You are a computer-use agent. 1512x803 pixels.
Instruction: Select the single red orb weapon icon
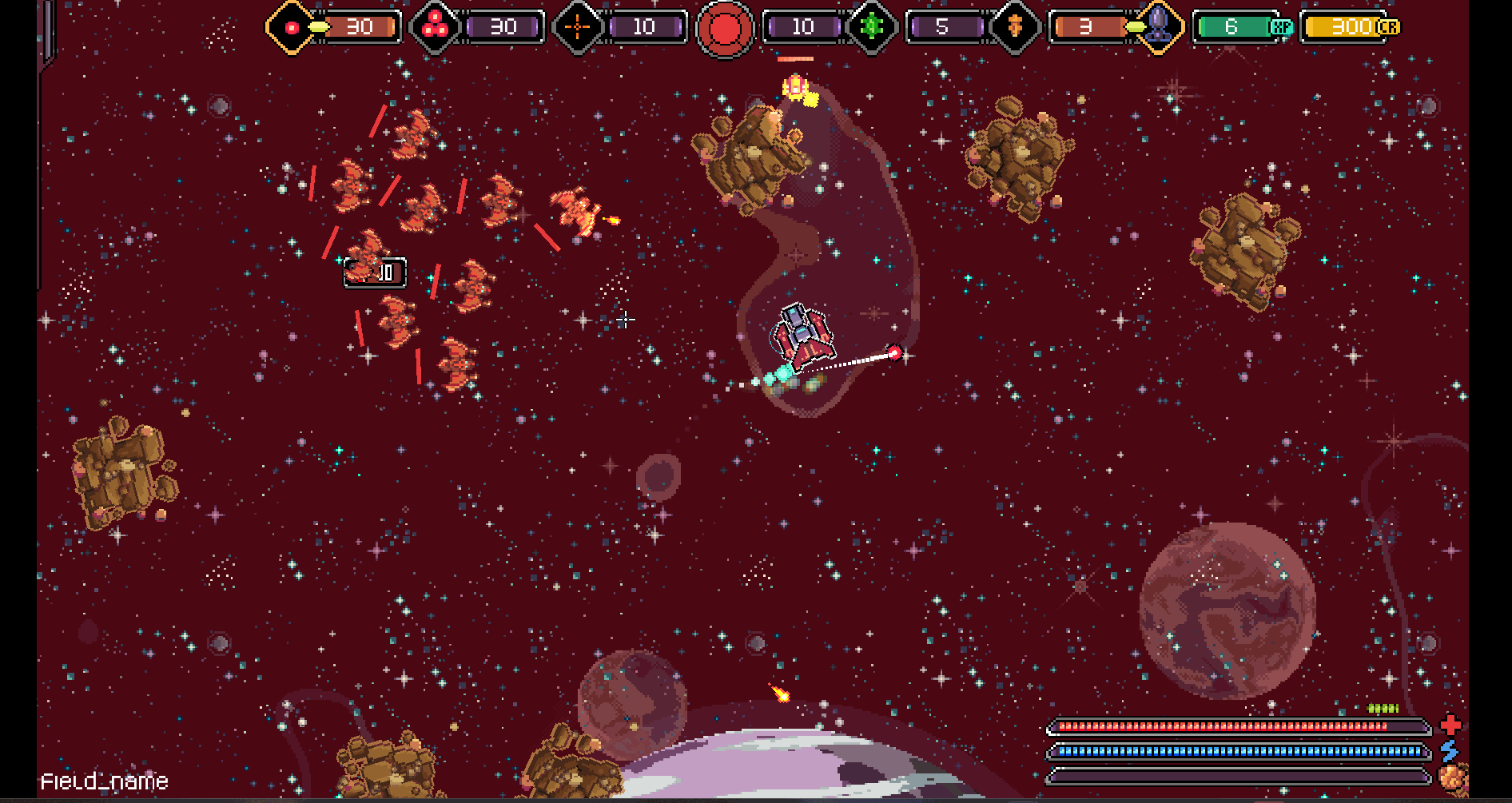pos(292,28)
